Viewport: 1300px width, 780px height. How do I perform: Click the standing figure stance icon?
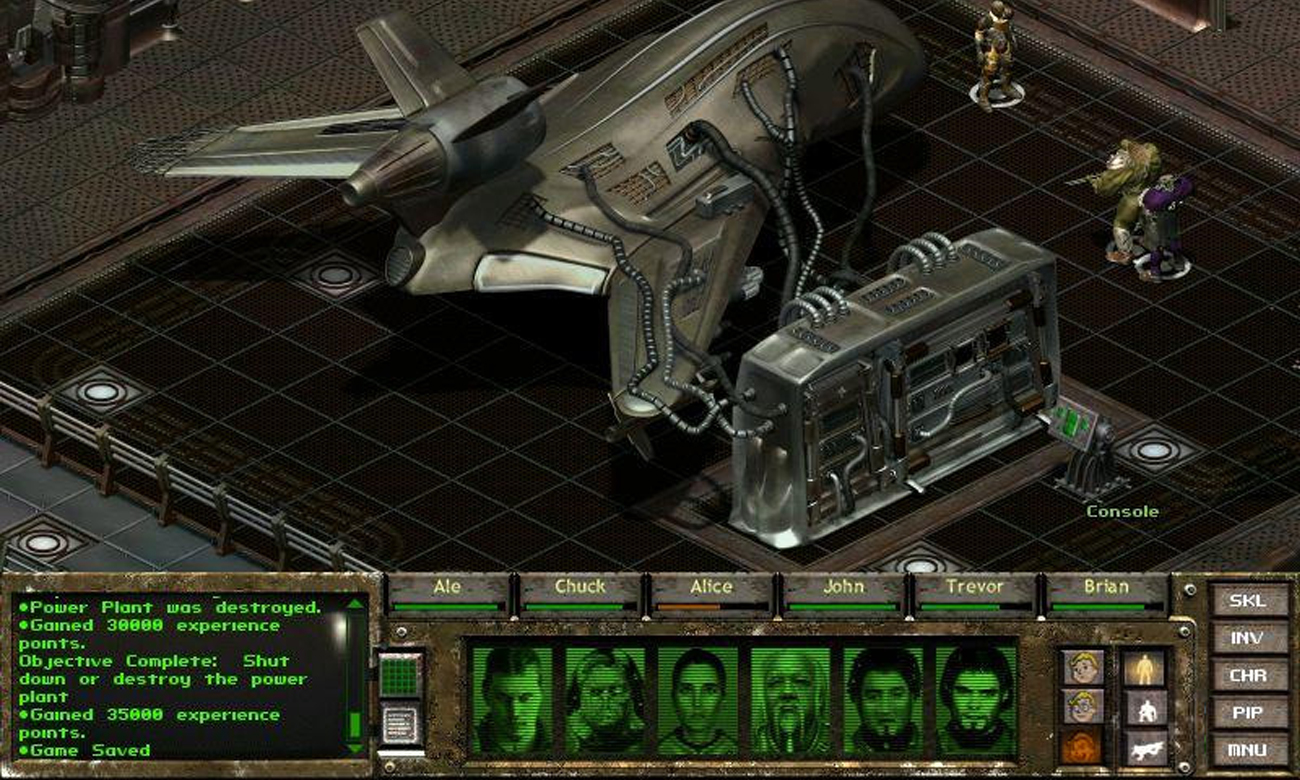coord(1143,668)
